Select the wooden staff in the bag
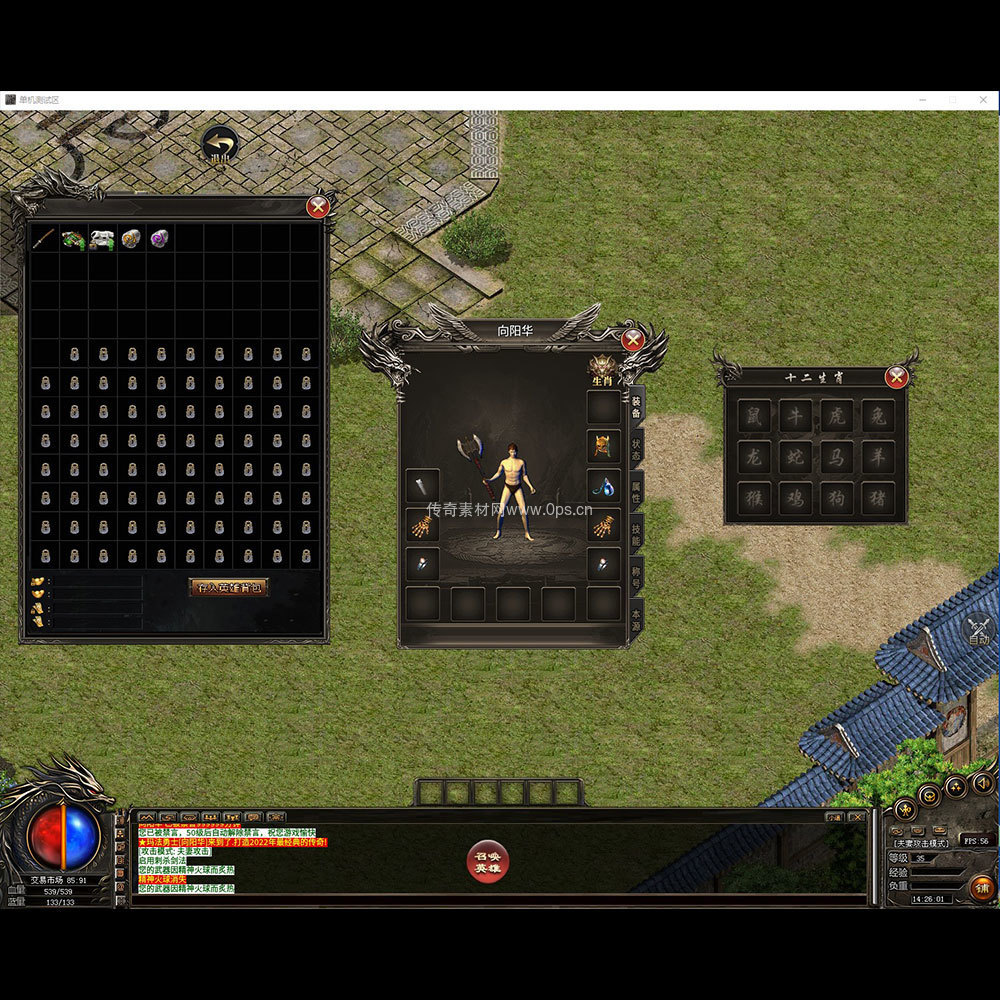The height and width of the screenshot is (1000, 1000). [44, 238]
